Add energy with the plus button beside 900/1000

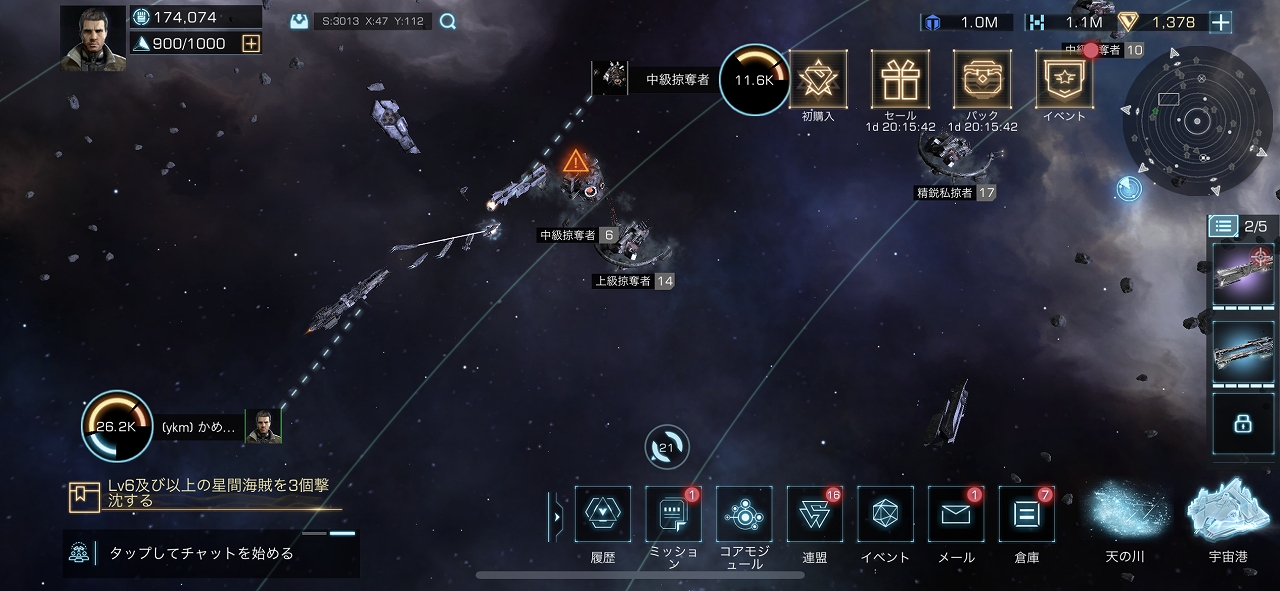(x=251, y=43)
